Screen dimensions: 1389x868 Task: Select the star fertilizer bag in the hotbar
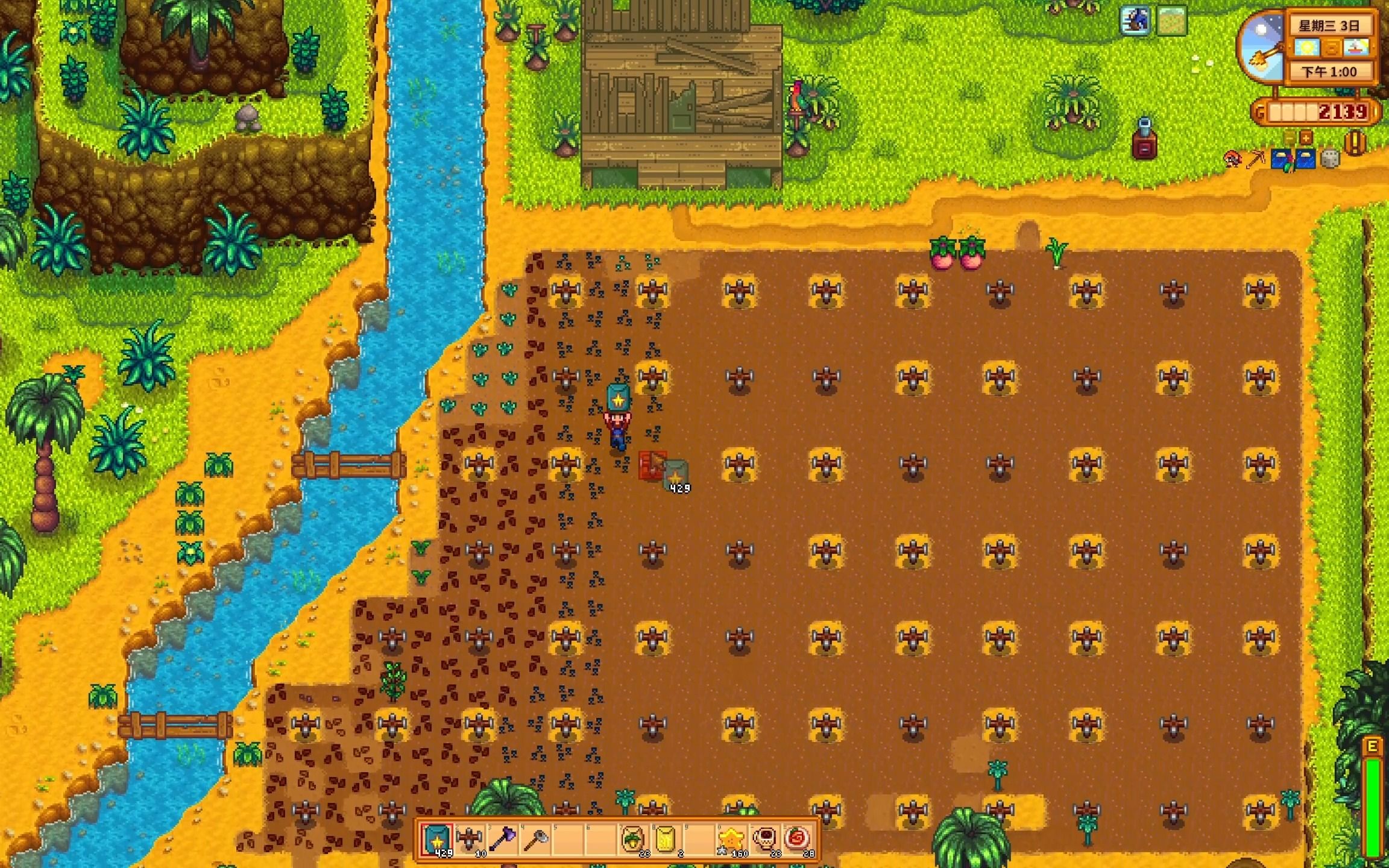pyautogui.click(x=436, y=838)
